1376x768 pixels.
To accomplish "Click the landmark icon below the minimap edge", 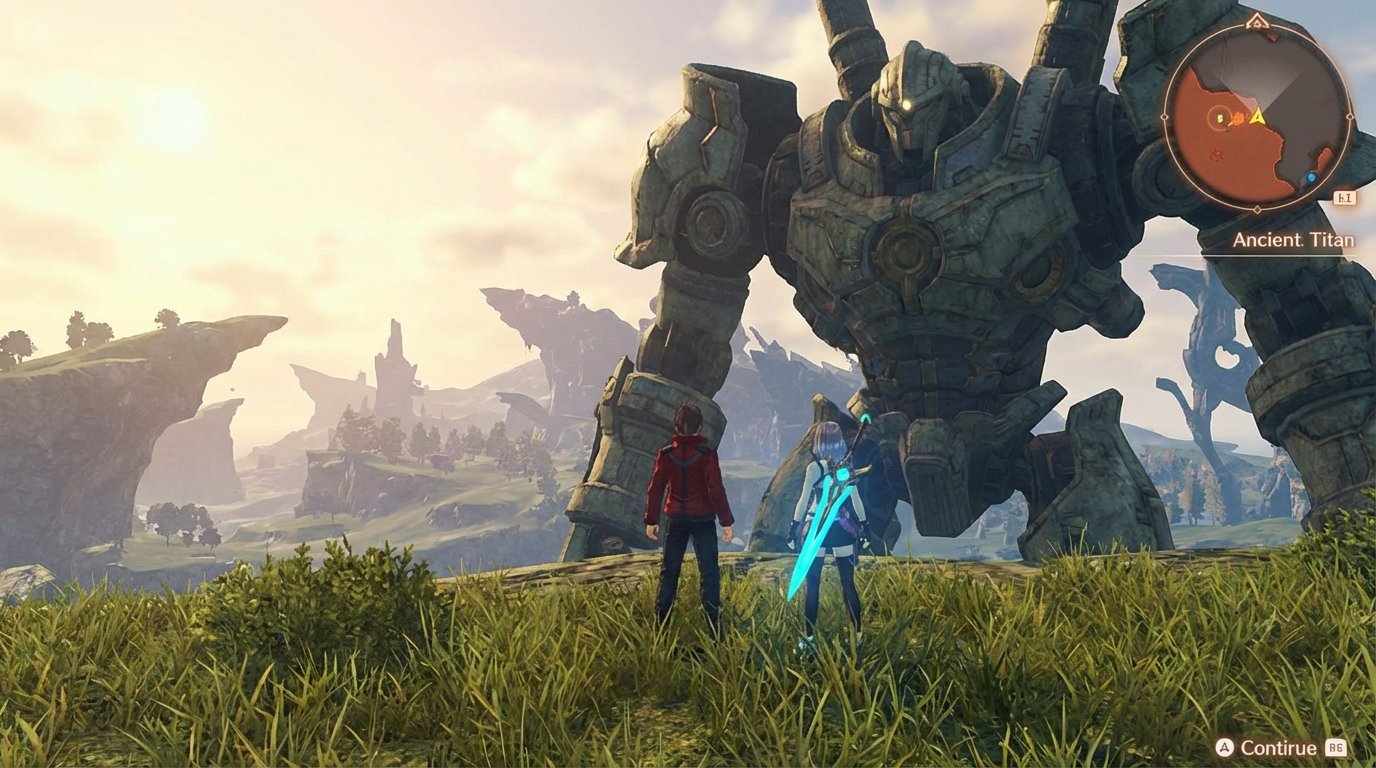I will [x=1343, y=196].
